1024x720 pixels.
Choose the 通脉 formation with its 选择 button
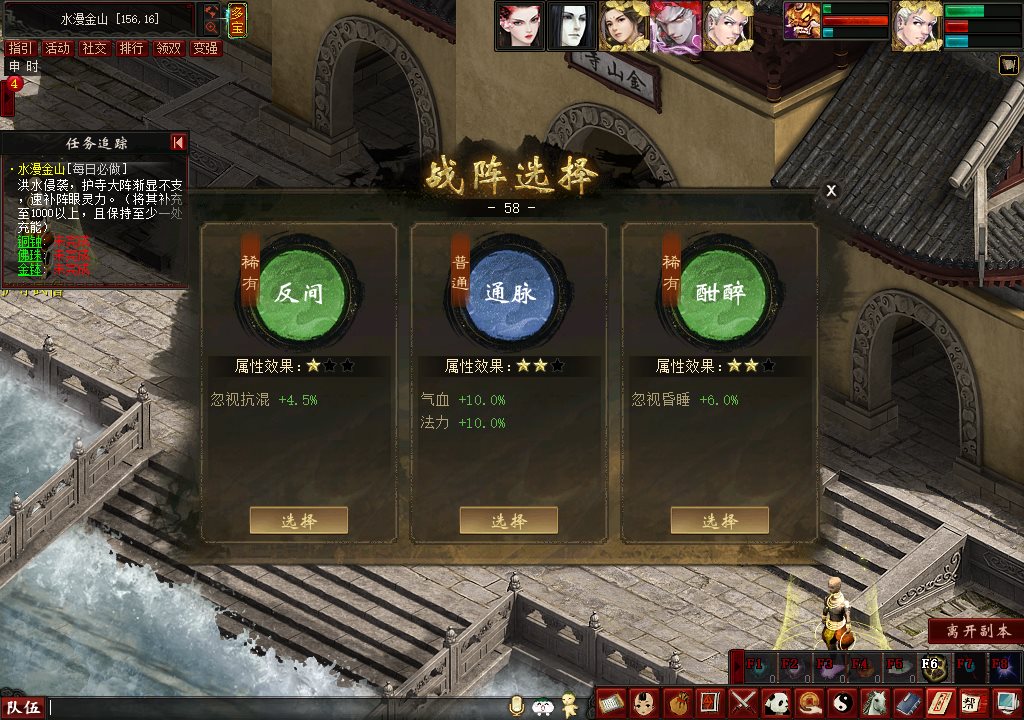pos(508,520)
